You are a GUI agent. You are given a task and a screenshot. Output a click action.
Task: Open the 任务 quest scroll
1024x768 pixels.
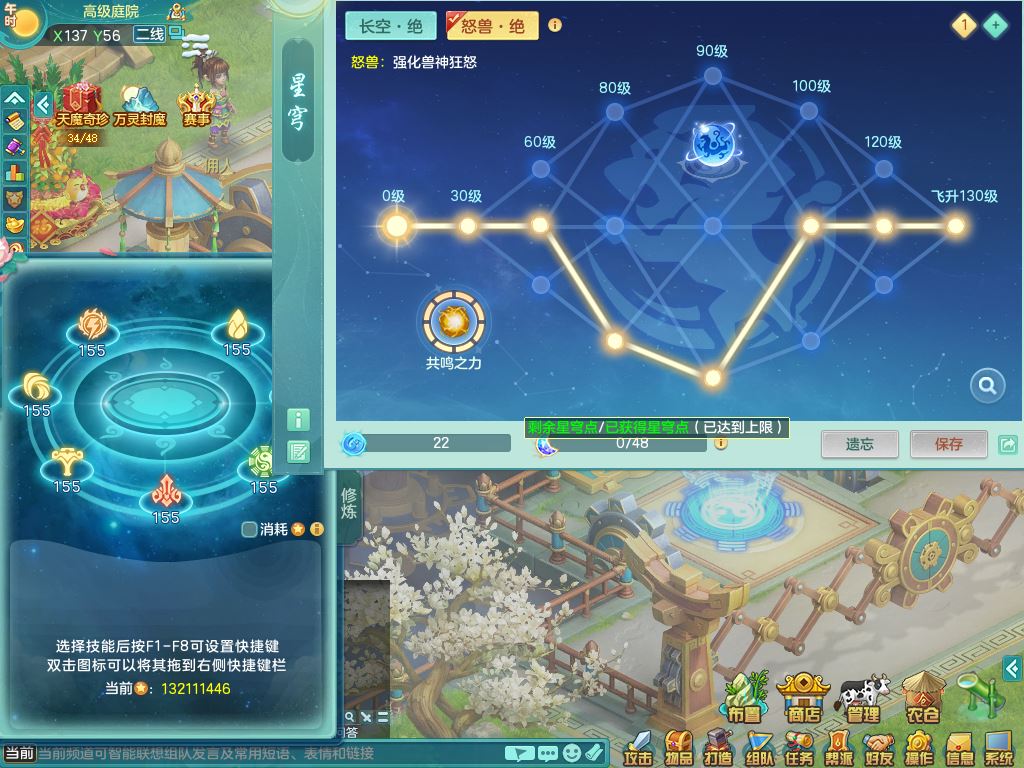pos(798,746)
